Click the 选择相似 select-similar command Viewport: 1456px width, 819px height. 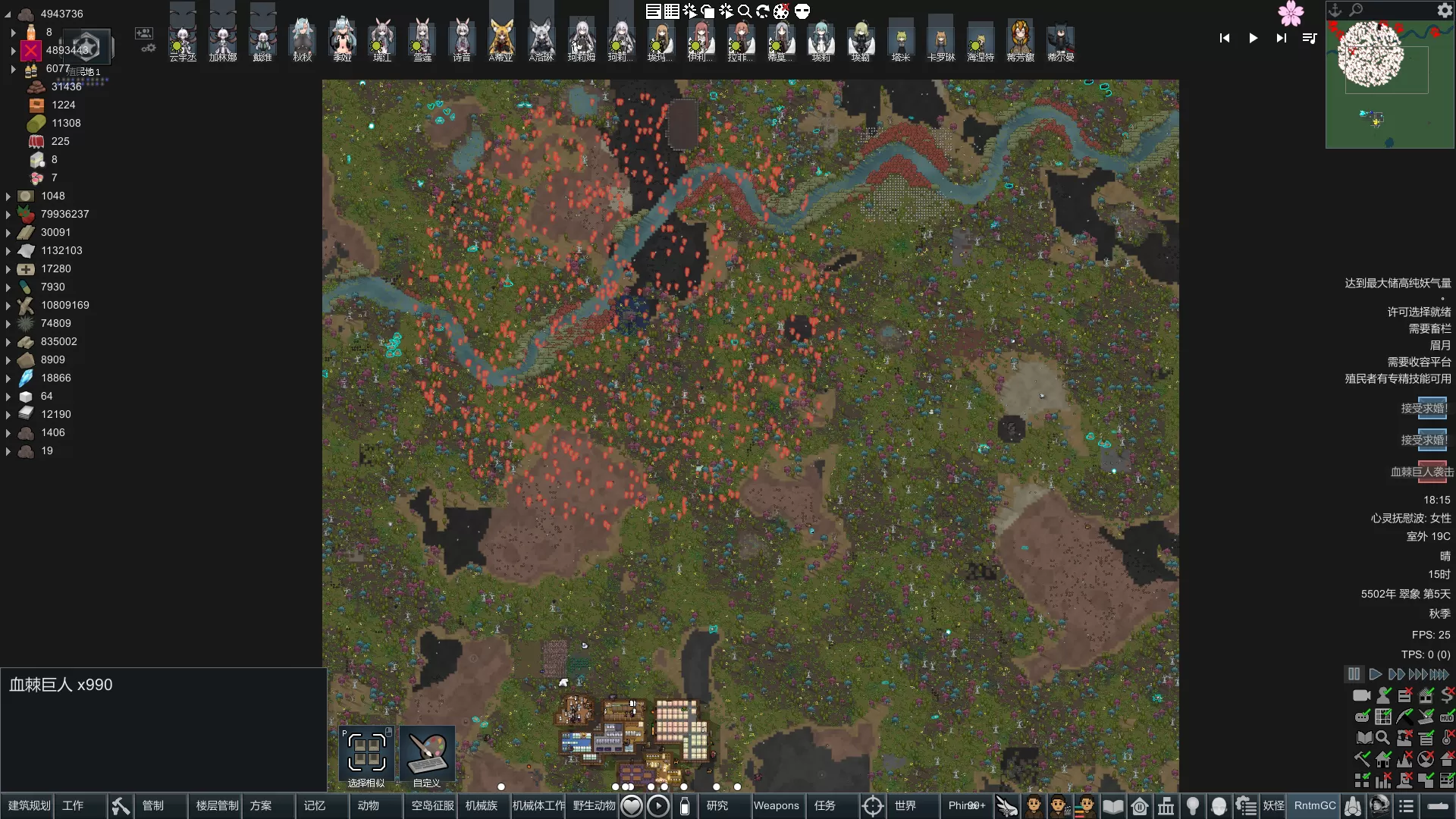tap(366, 755)
